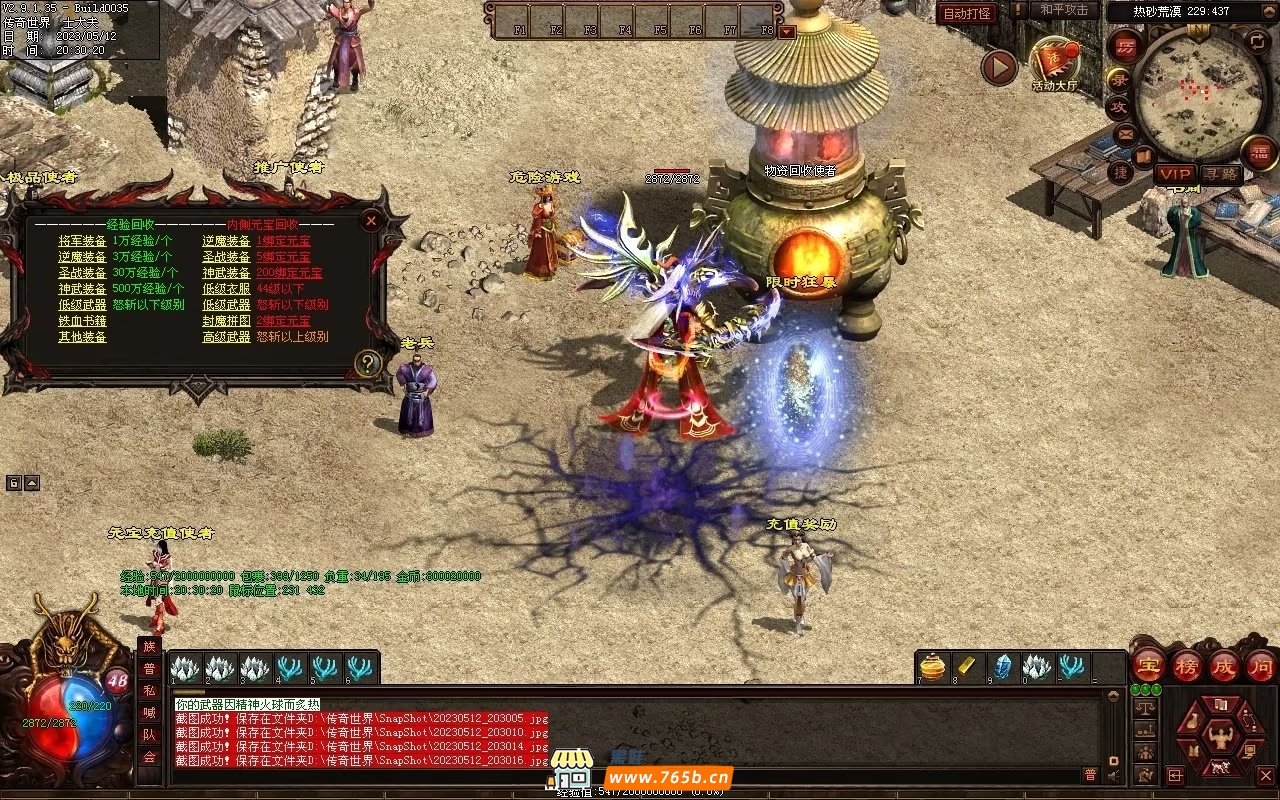
Task: Open the VIP panel
Action: pos(1175,174)
